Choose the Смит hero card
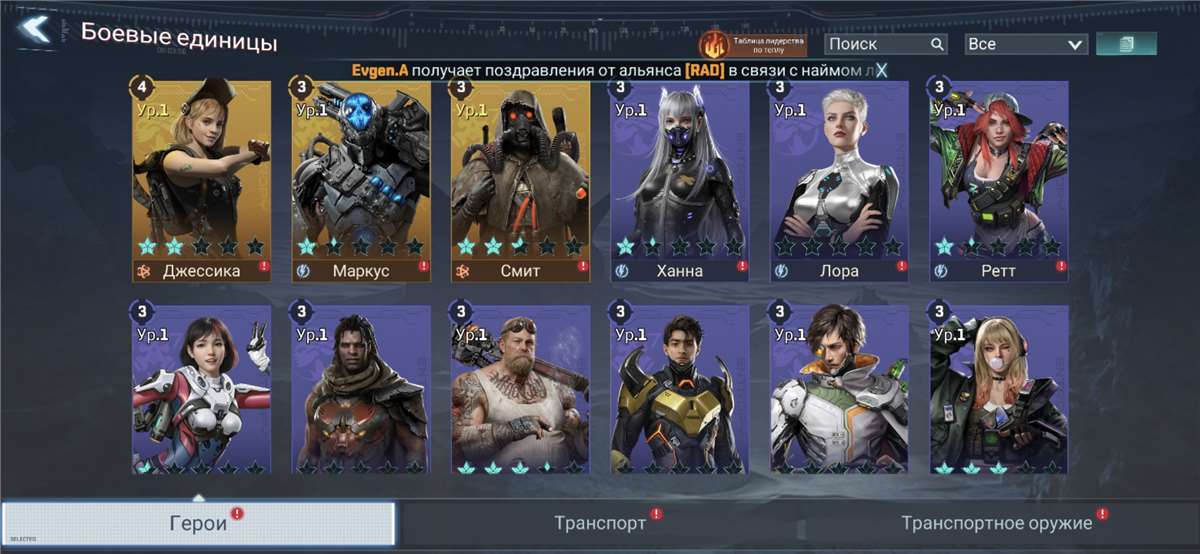1200x554 pixels. click(x=521, y=180)
